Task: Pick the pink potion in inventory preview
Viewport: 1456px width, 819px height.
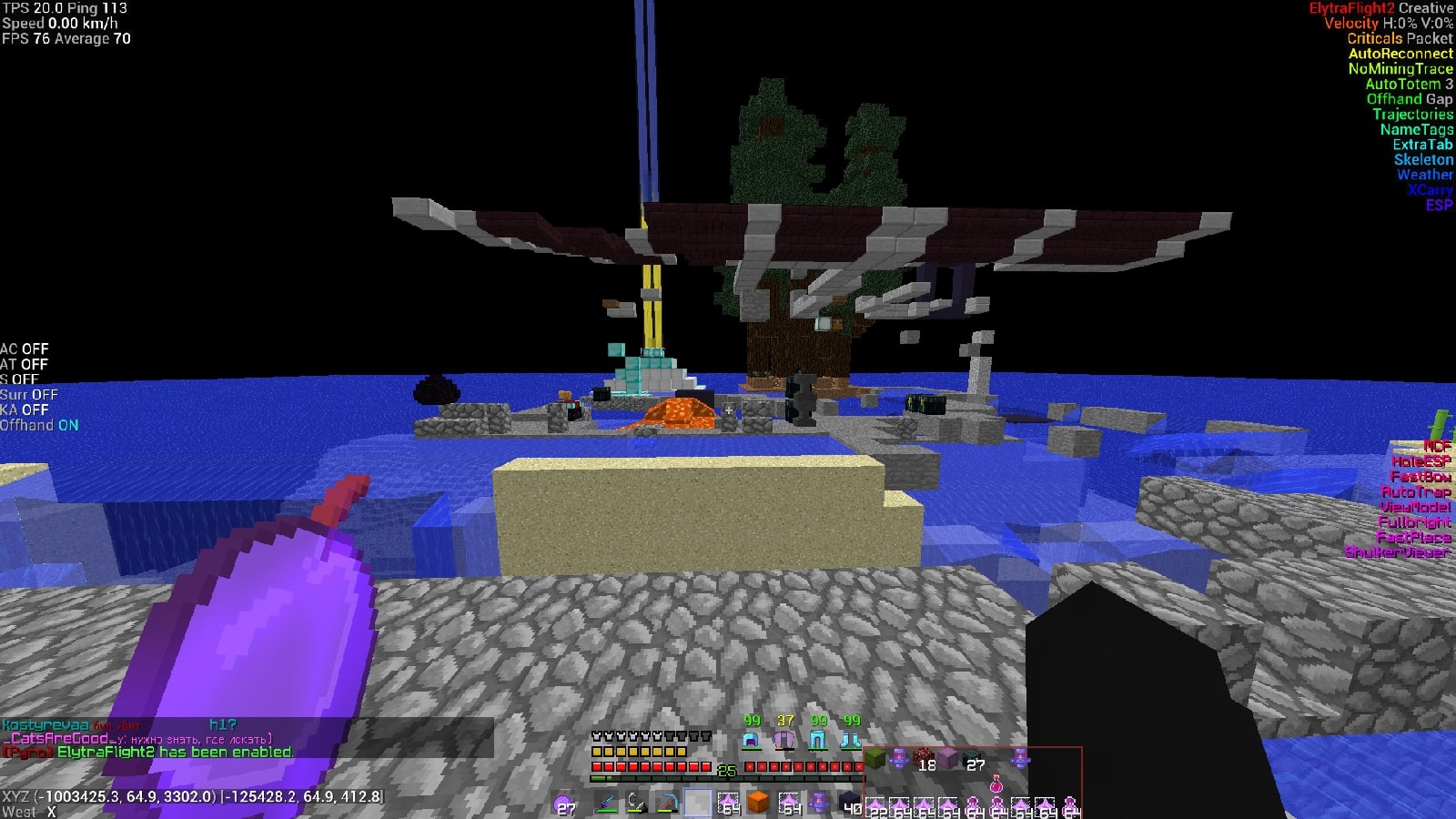Action: [x=996, y=784]
